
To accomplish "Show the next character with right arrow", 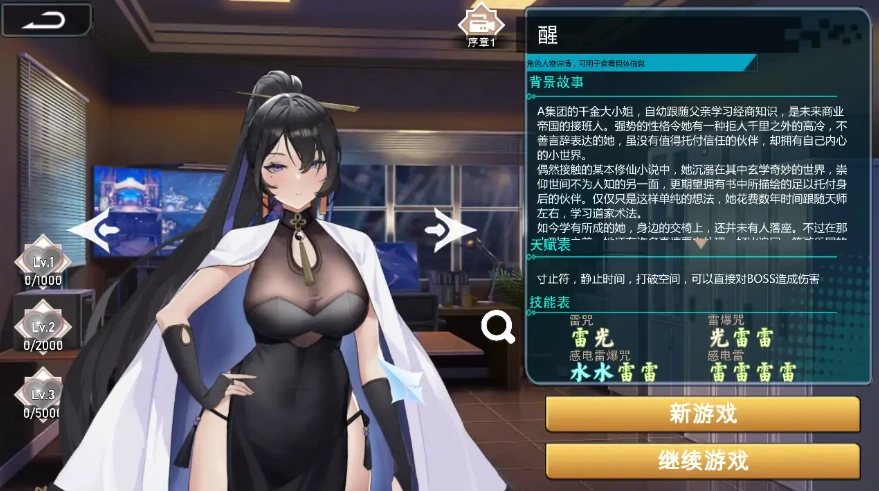I will click(449, 230).
